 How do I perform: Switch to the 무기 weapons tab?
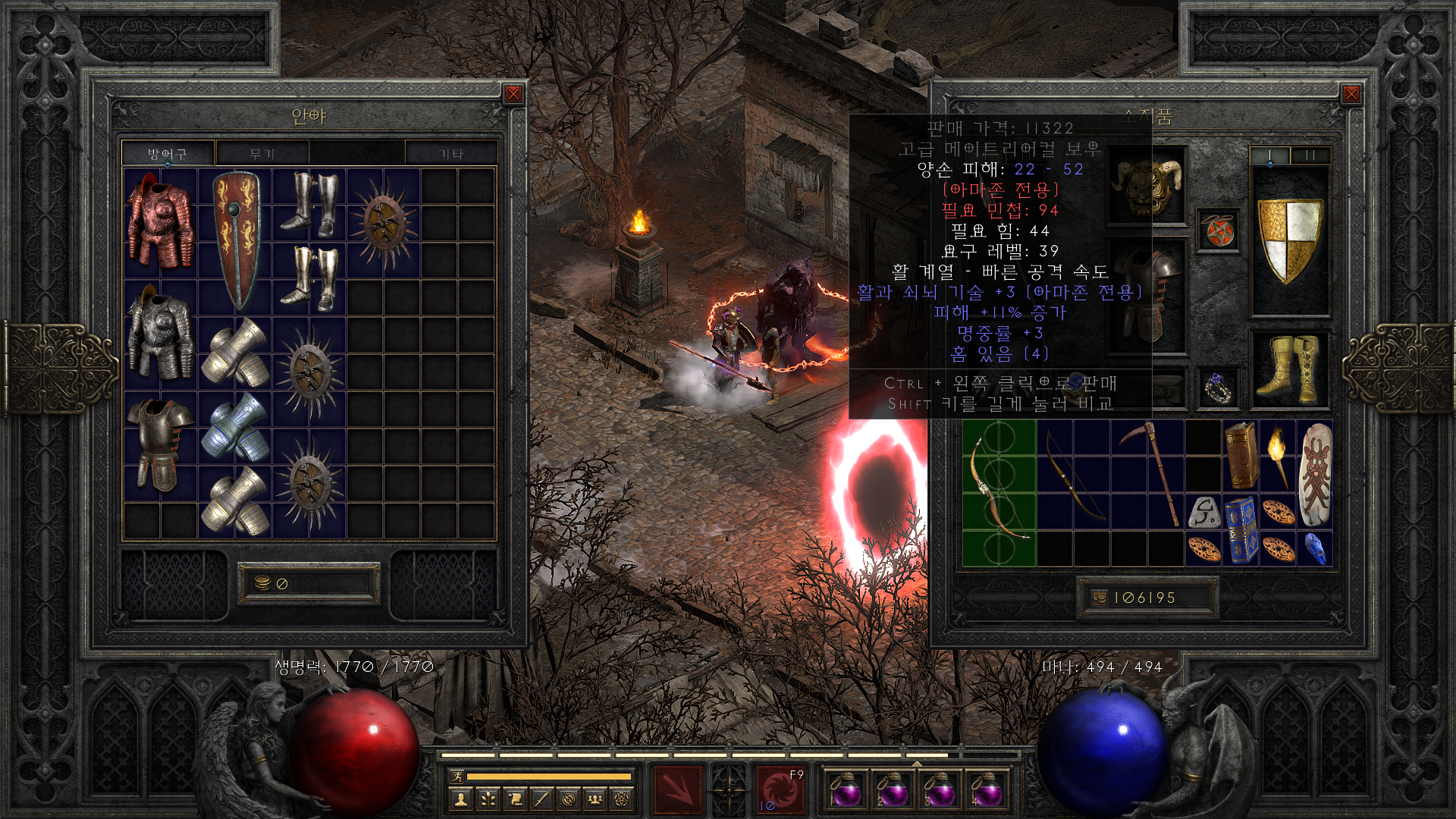(x=262, y=154)
